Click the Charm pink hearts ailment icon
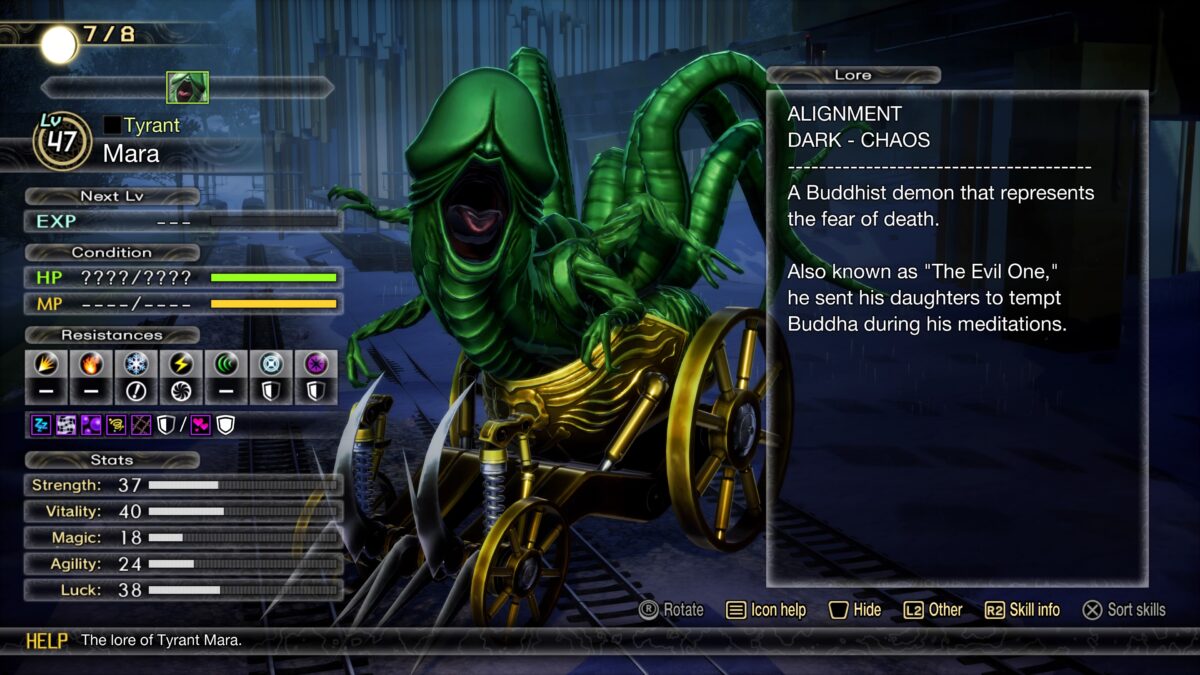The image size is (1200, 675). [200, 426]
